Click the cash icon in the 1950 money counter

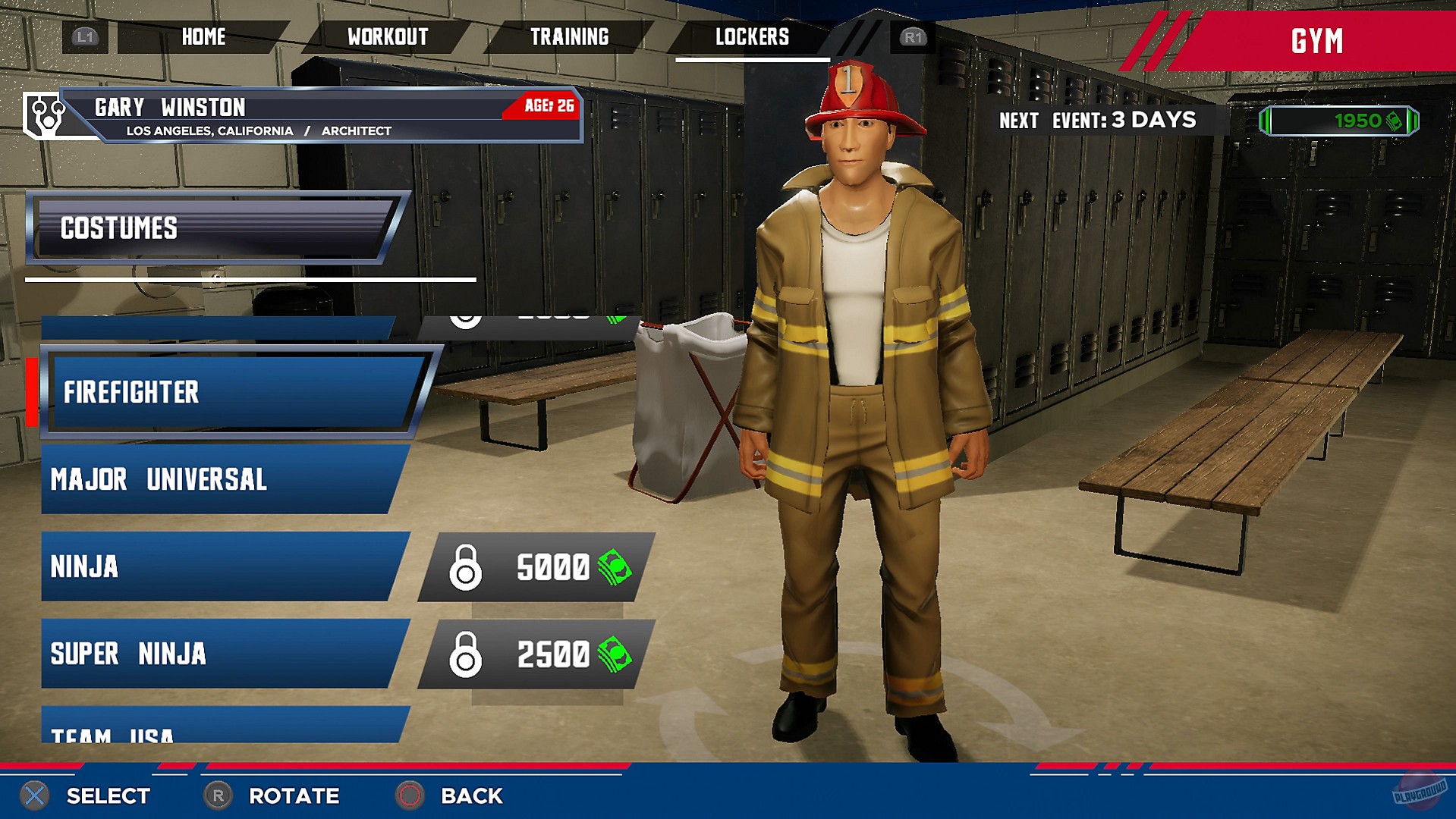tap(1393, 121)
